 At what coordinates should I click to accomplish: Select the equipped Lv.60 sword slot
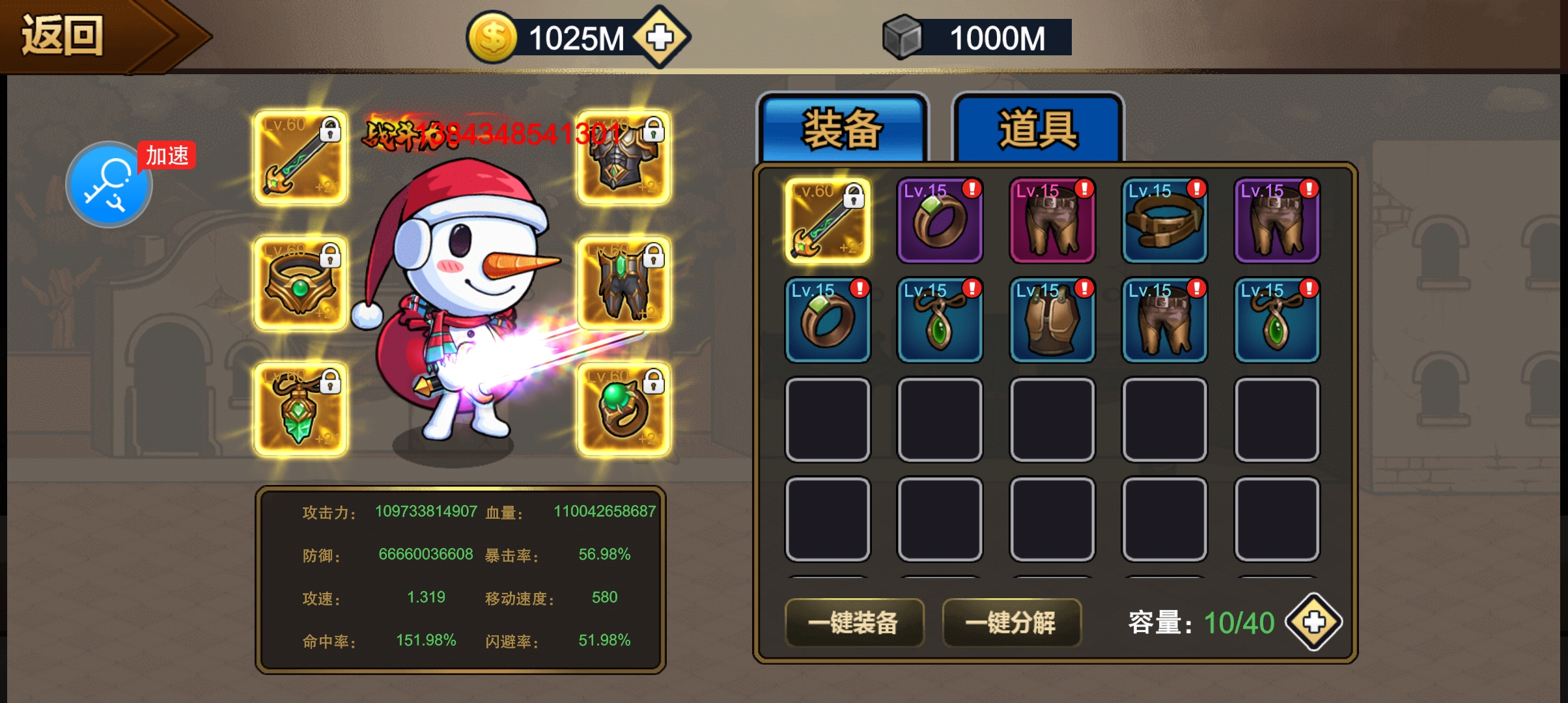301,158
